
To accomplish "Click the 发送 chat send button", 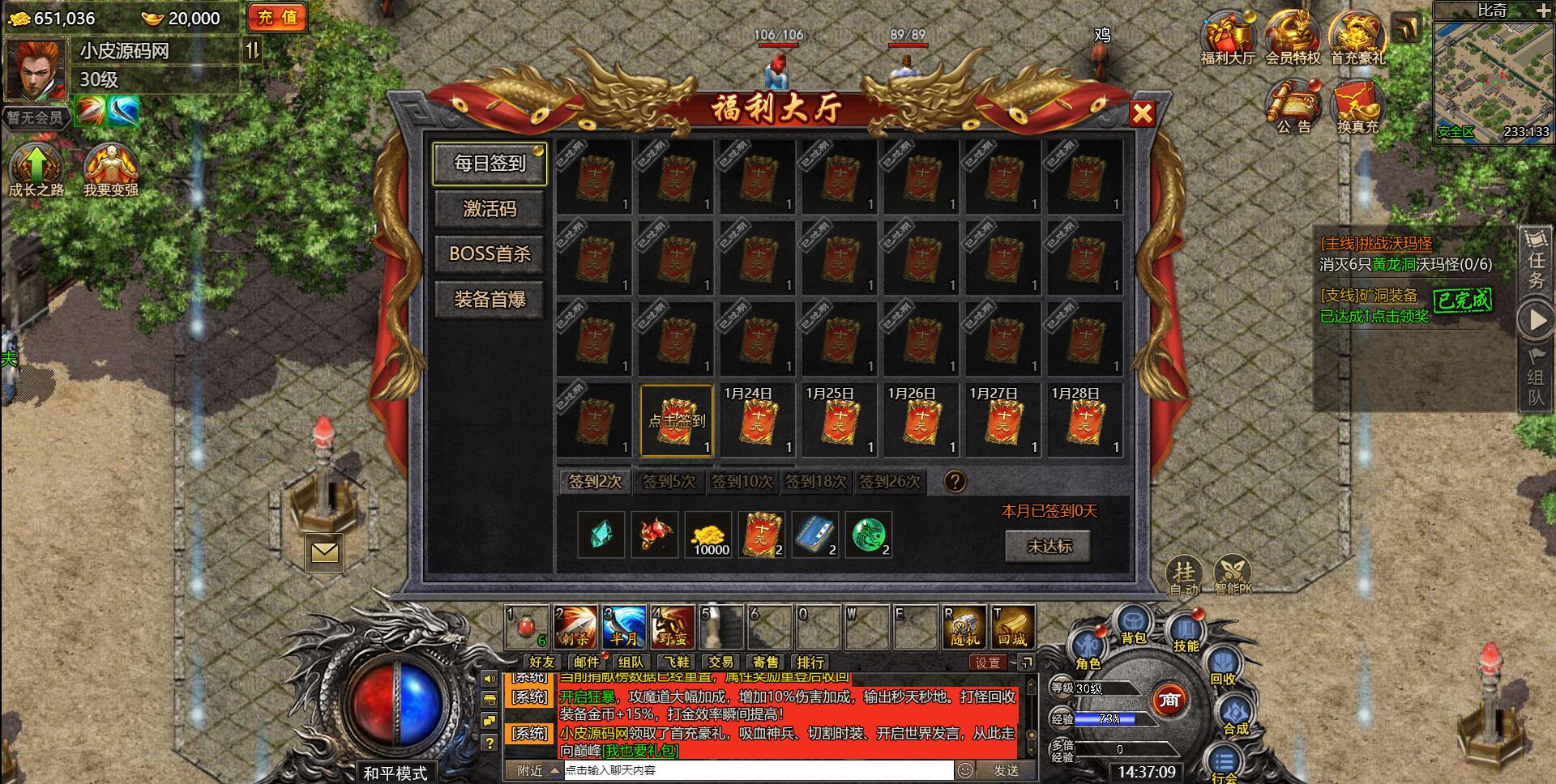I will click(x=1006, y=770).
